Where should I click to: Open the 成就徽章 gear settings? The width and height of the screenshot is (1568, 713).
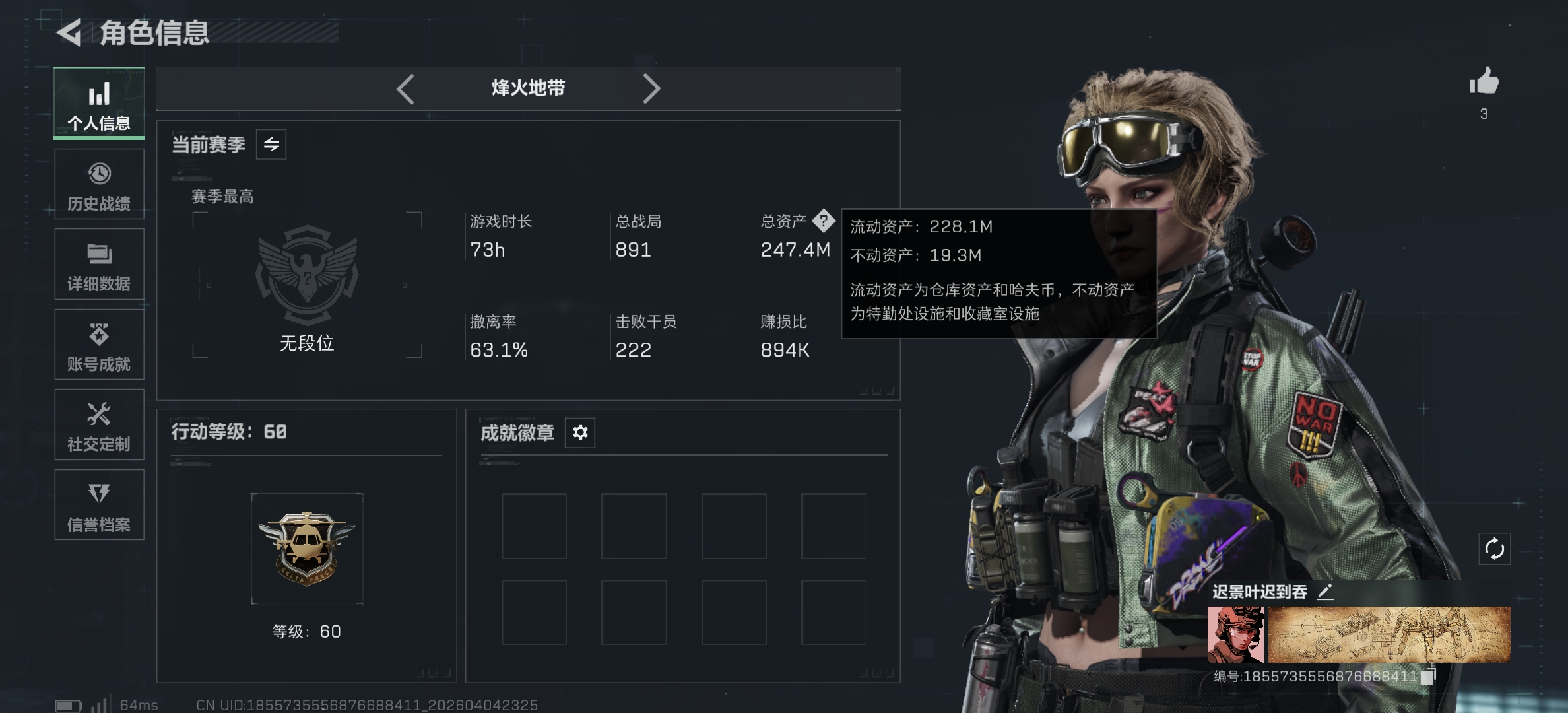pos(579,432)
